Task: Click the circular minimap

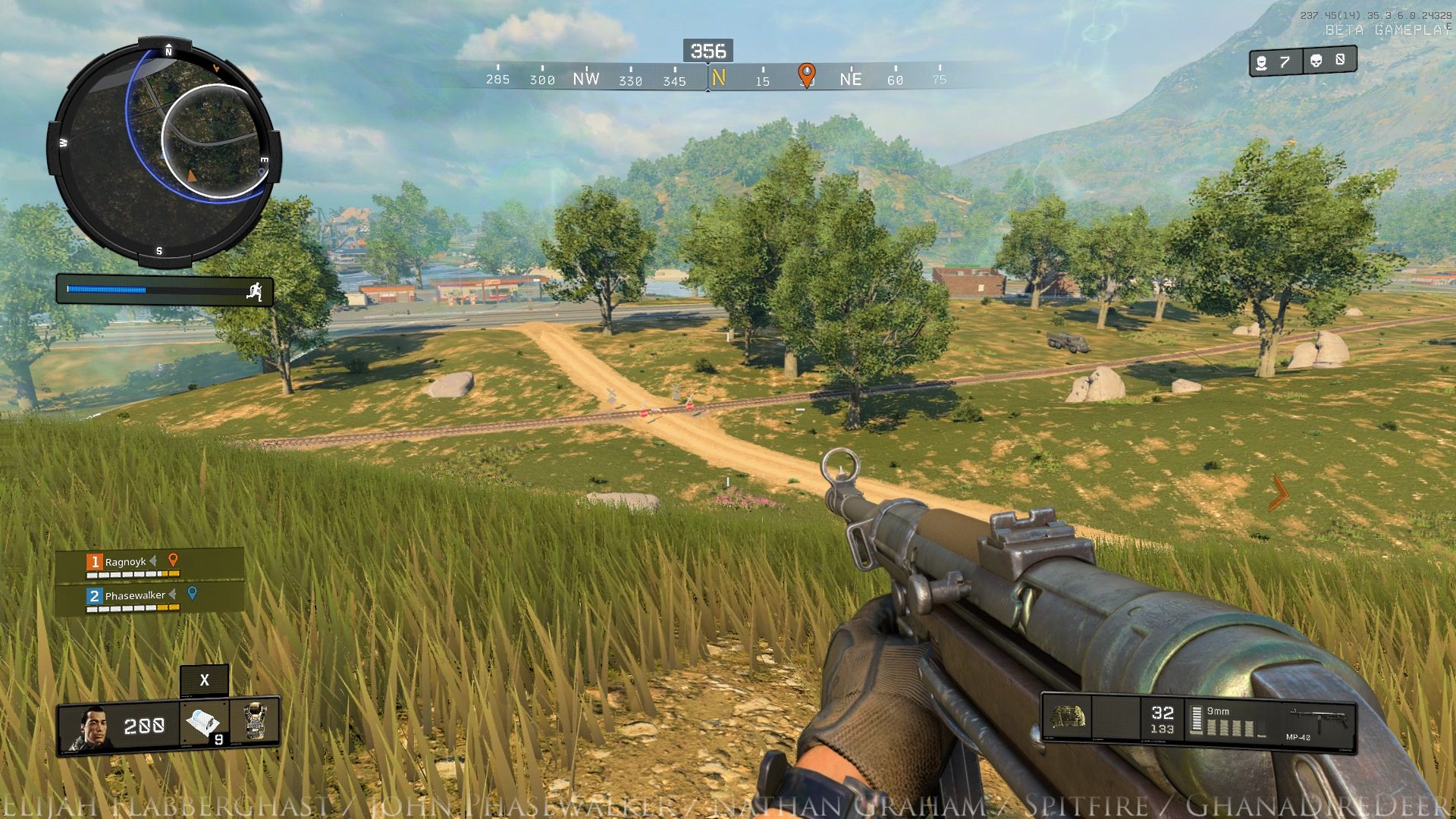Action: click(x=163, y=152)
